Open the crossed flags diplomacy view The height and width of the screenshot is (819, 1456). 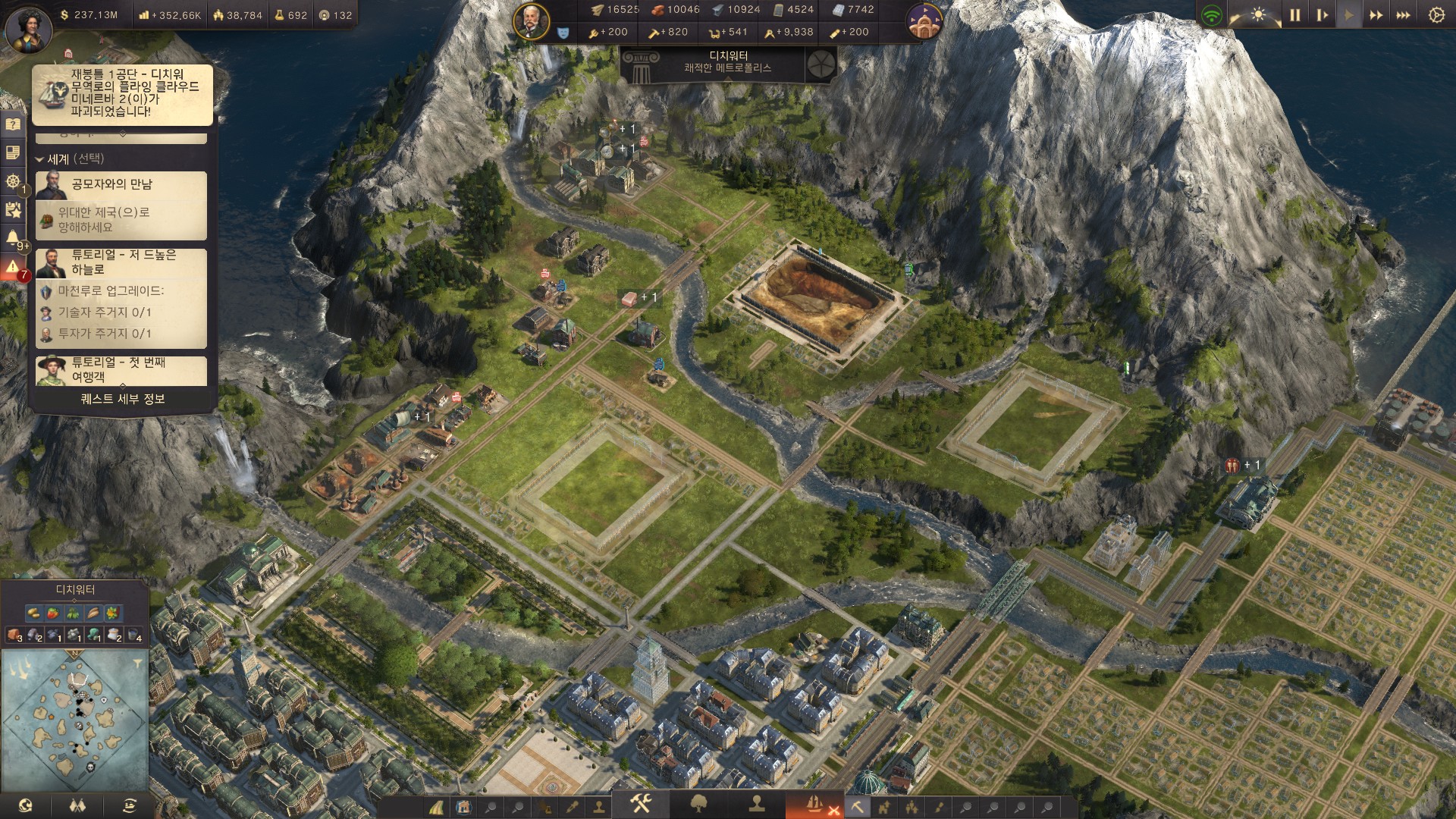pyautogui.click(x=77, y=805)
